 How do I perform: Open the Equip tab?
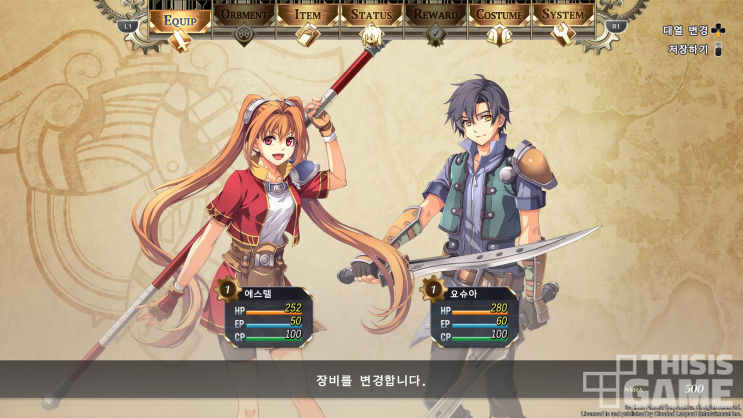pyautogui.click(x=181, y=17)
